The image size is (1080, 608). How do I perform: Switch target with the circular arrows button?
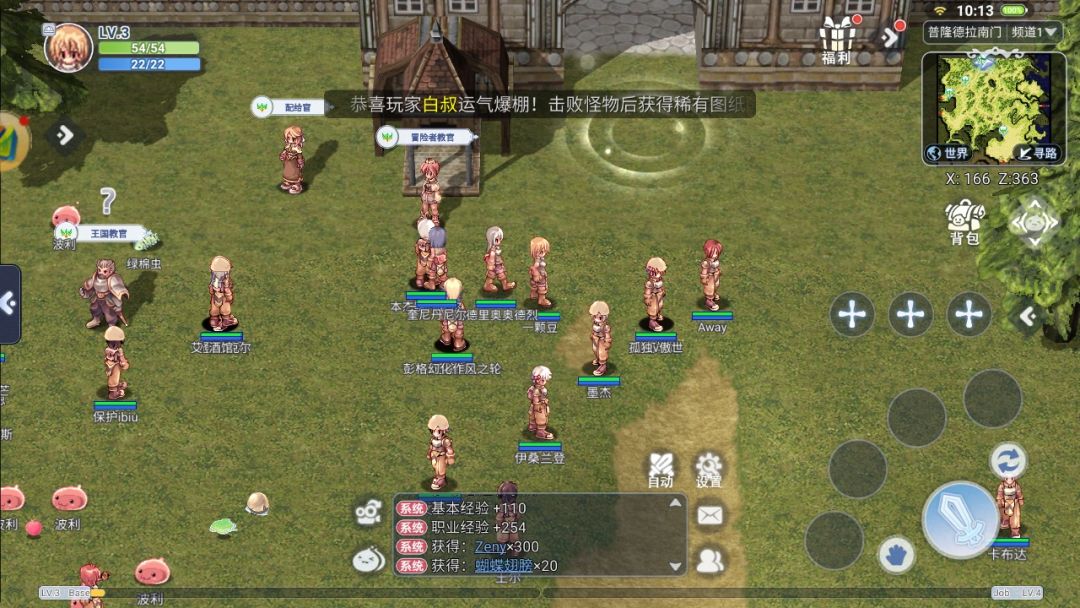tap(1008, 460)
